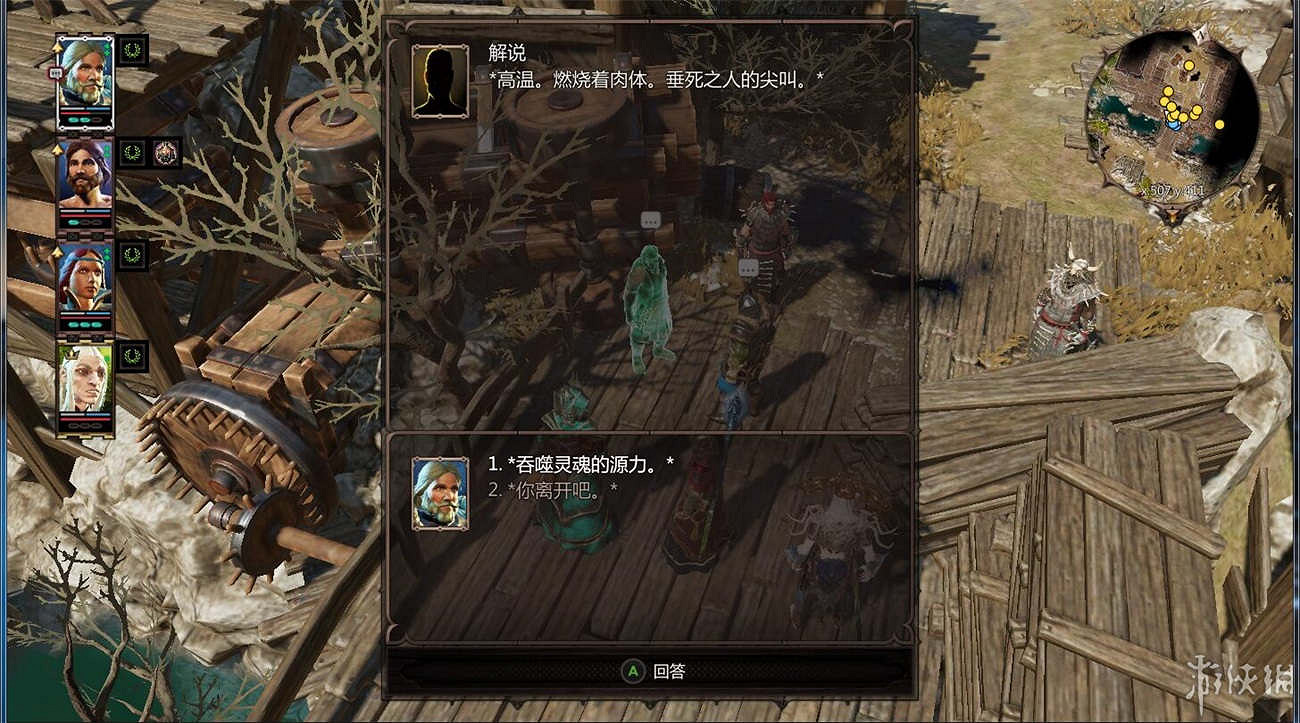Click the wreath status icon beside the fourth portrait
Viewport: 1300px width, 723px height.
[x=132, y=354]
